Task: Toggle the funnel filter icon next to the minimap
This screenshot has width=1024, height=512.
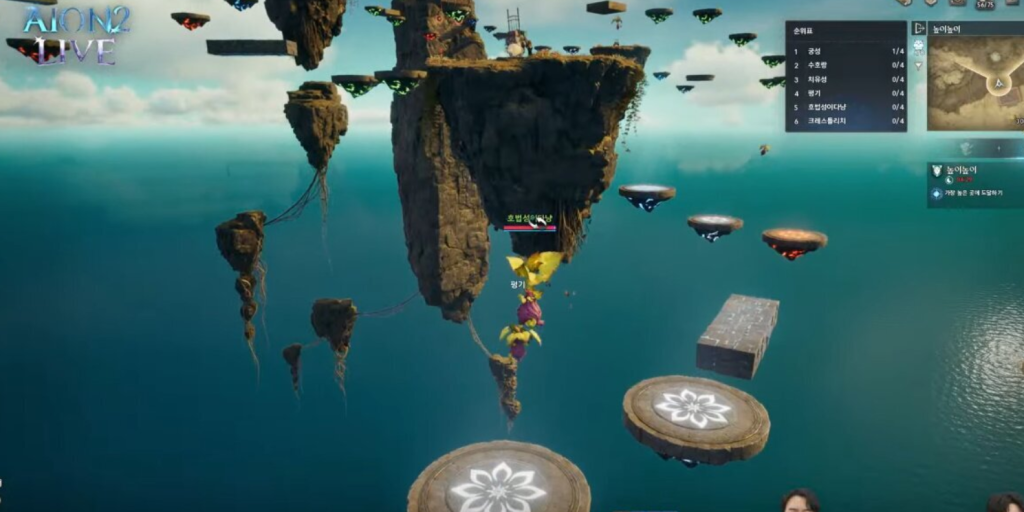Action: 919,66
